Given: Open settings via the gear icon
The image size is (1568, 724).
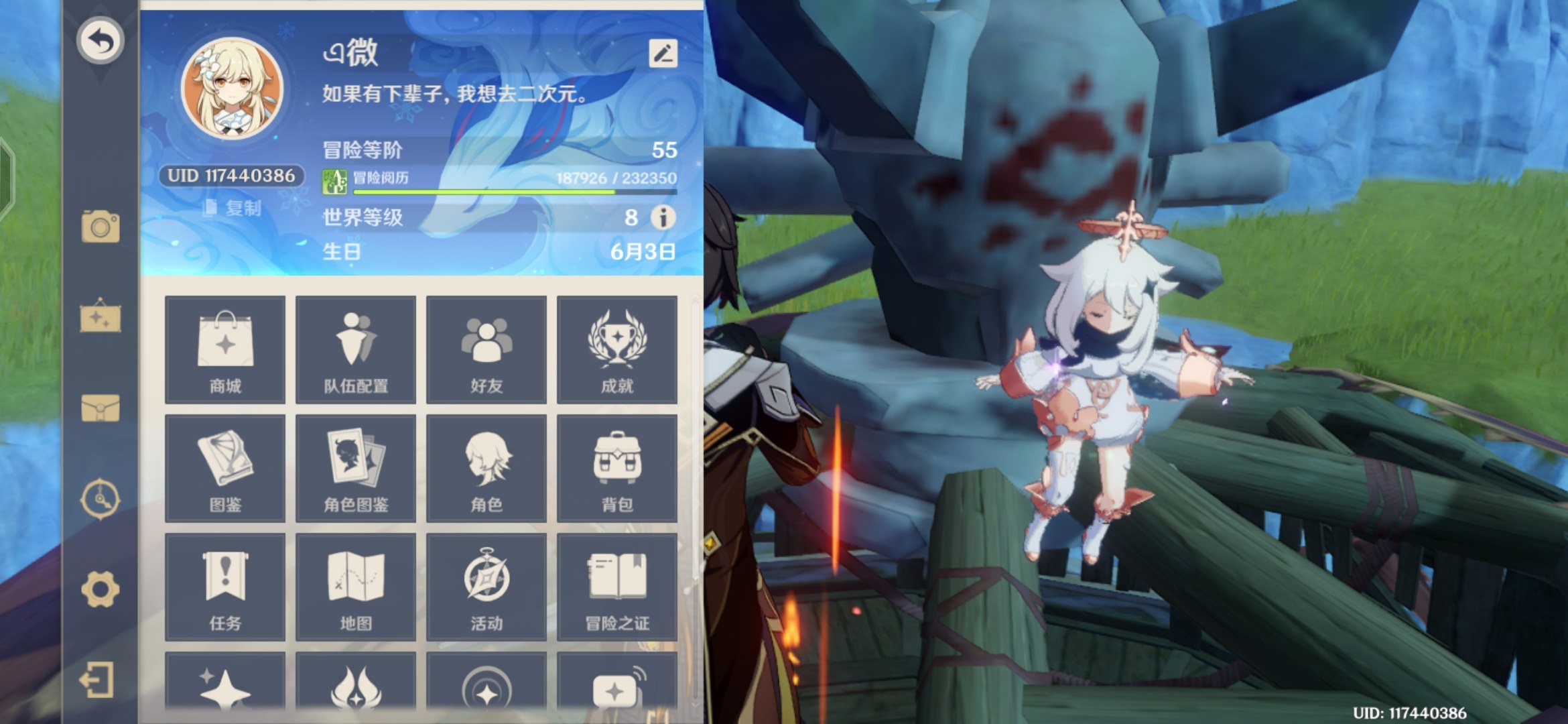Looking at the screenshot, I should [x=101, y=590].
